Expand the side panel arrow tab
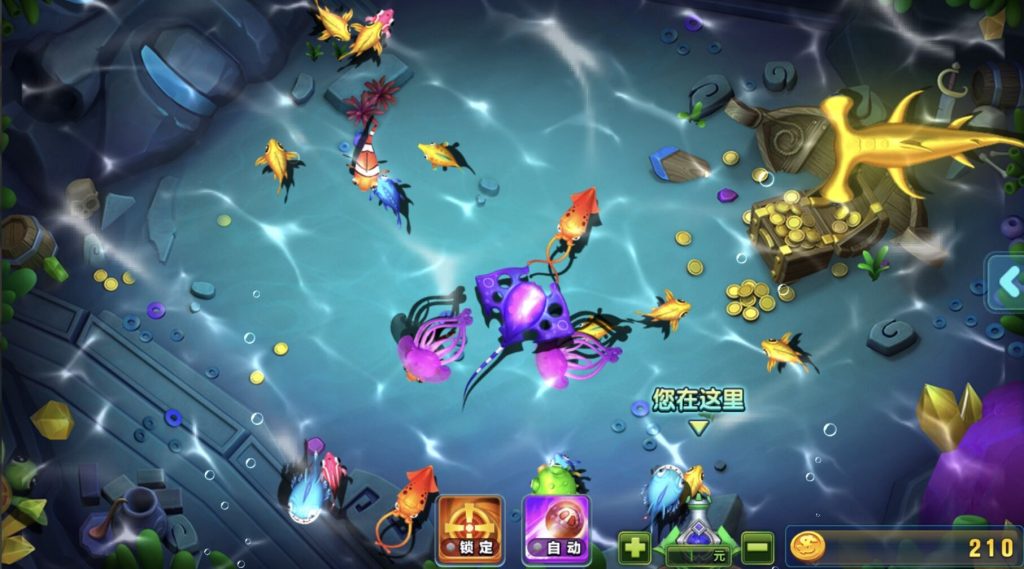Screen dimensions: 1024x569 pyautogui.click(x=1006, y=283)
